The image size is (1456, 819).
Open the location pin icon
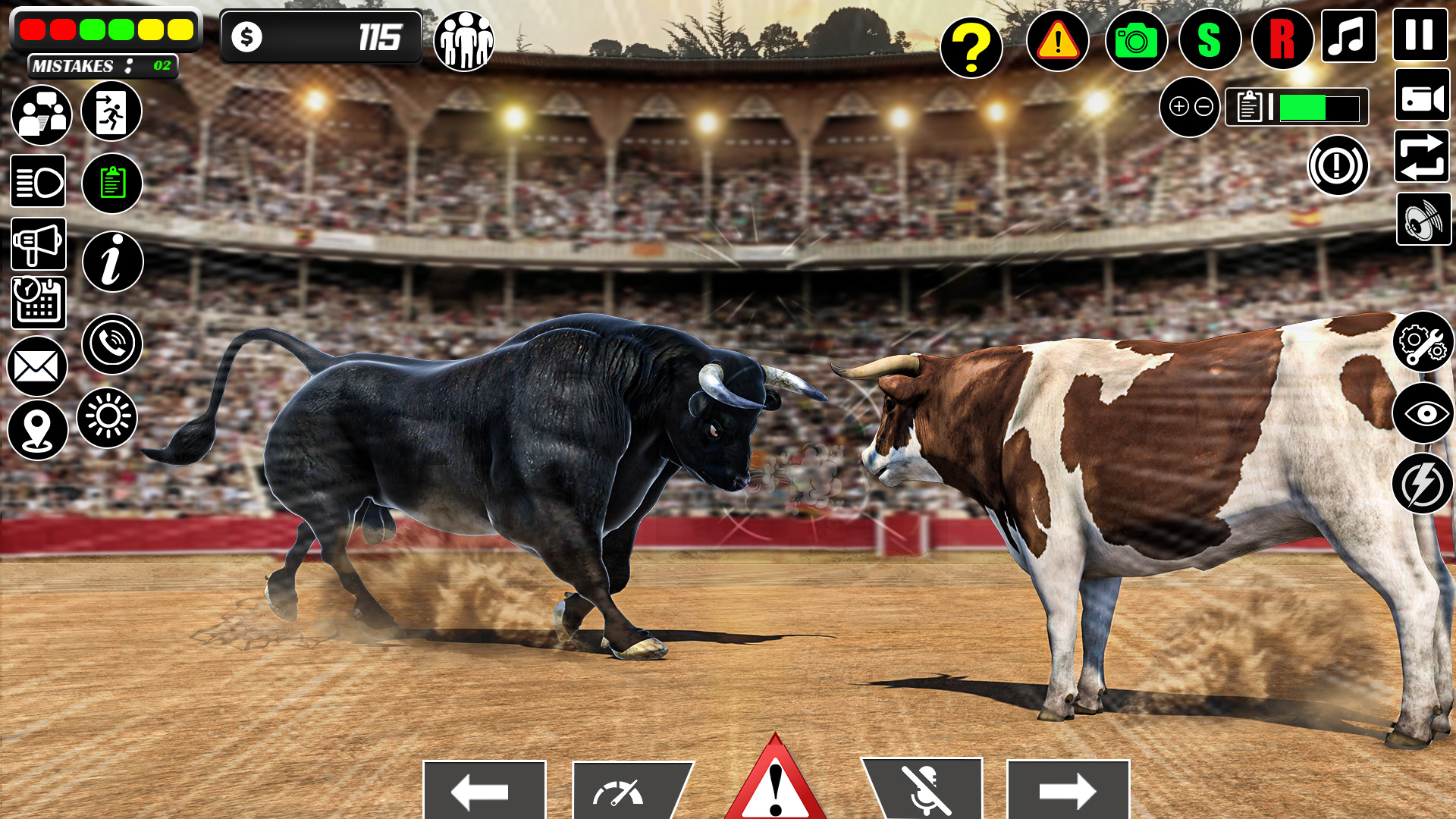pos(38,430)
